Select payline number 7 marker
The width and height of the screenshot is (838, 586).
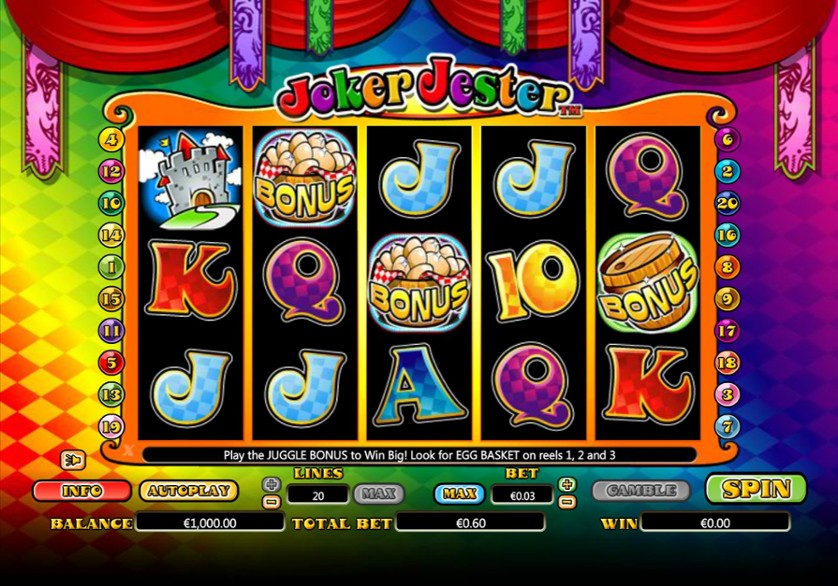(727, 427)
